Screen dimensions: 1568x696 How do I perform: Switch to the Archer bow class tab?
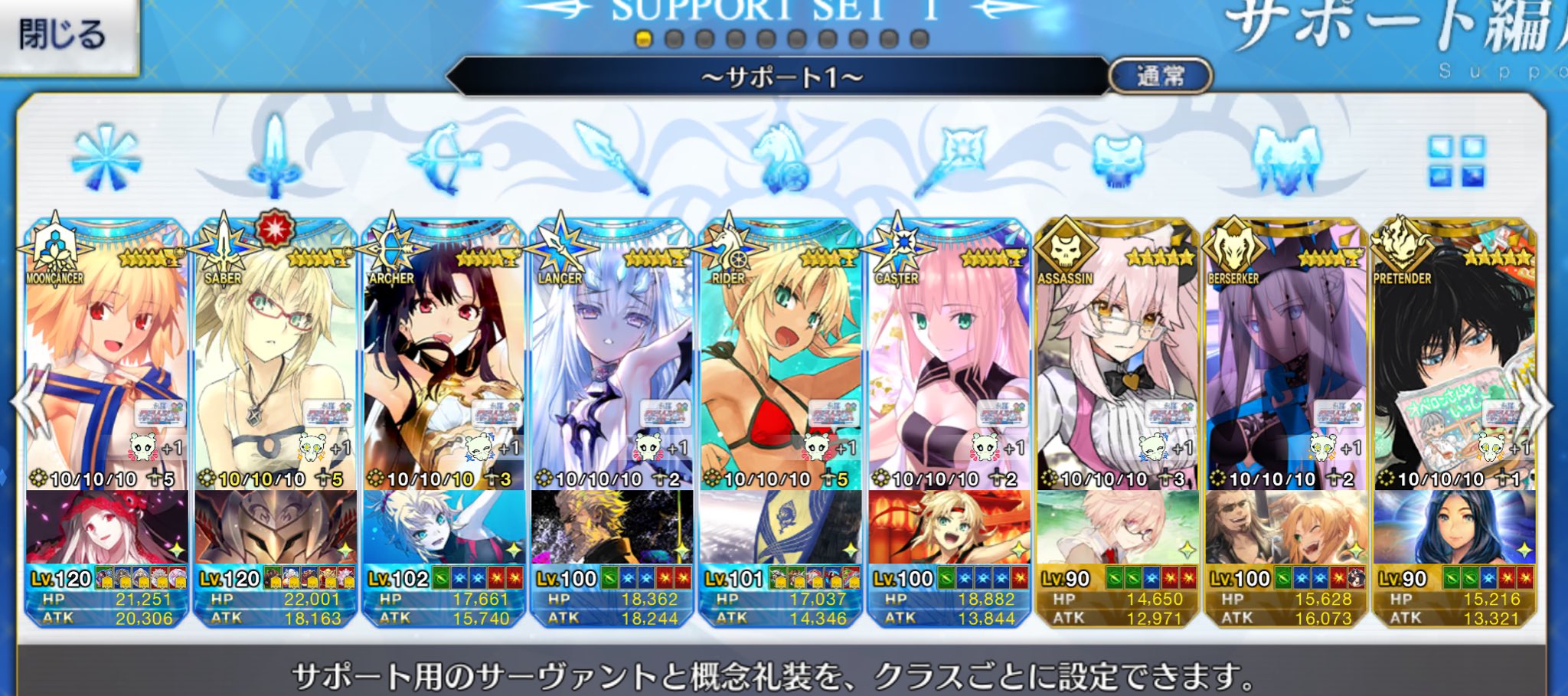[443, 159]
